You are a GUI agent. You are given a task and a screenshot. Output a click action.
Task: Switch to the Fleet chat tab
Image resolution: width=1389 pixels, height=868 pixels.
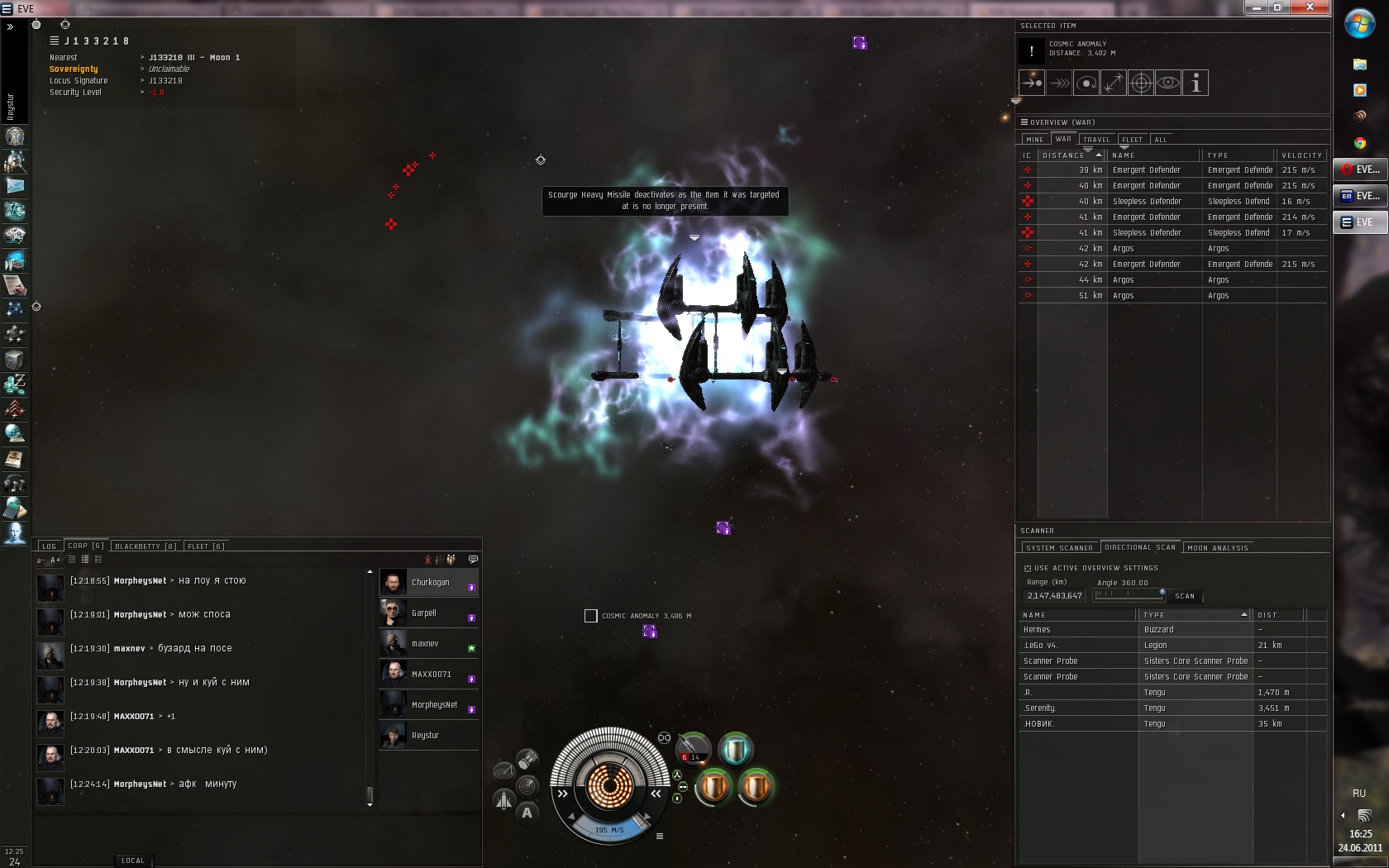click(205, 546)
